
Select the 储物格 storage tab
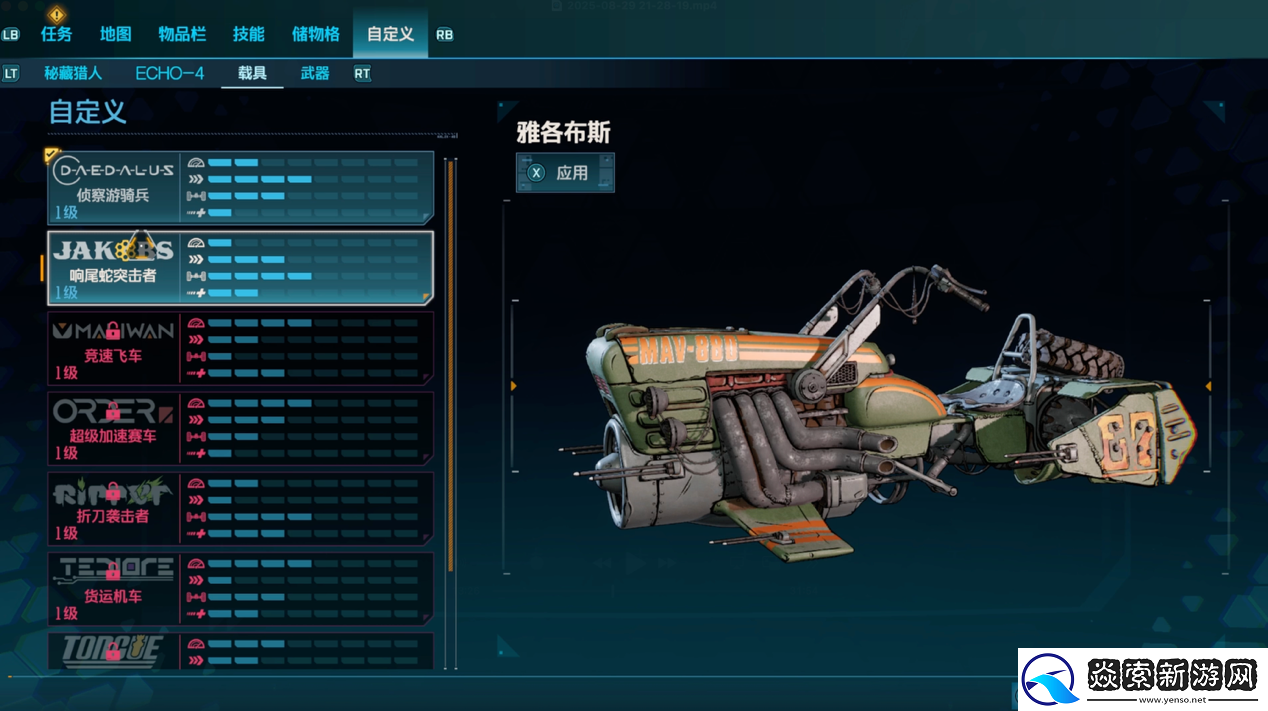click(x=316, y=34)
